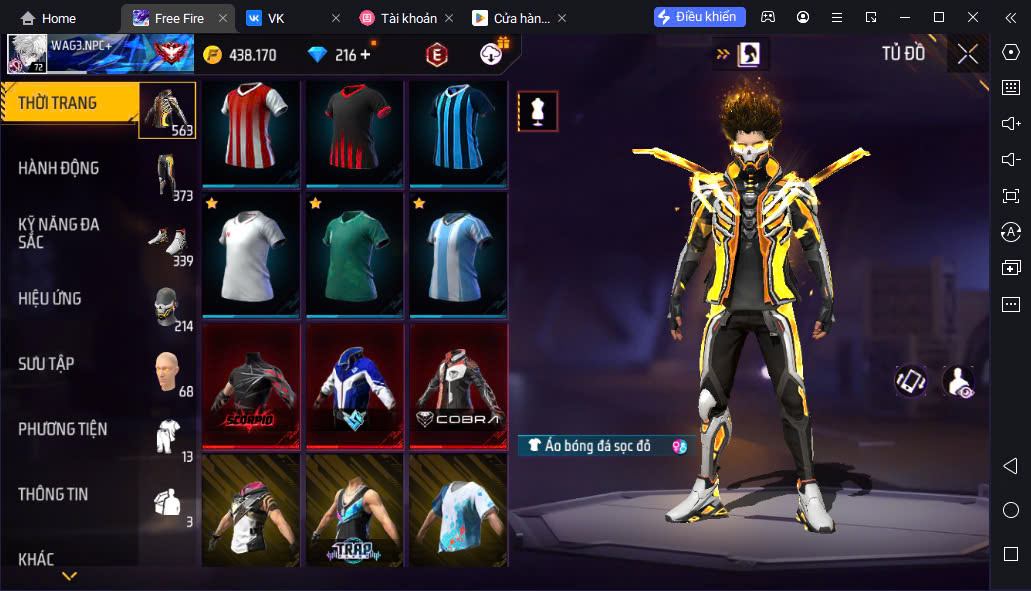Viewport: 1031px width, 591px height.
Task: Pick the plain white starred jersey
Action: [x=251, y=254]
